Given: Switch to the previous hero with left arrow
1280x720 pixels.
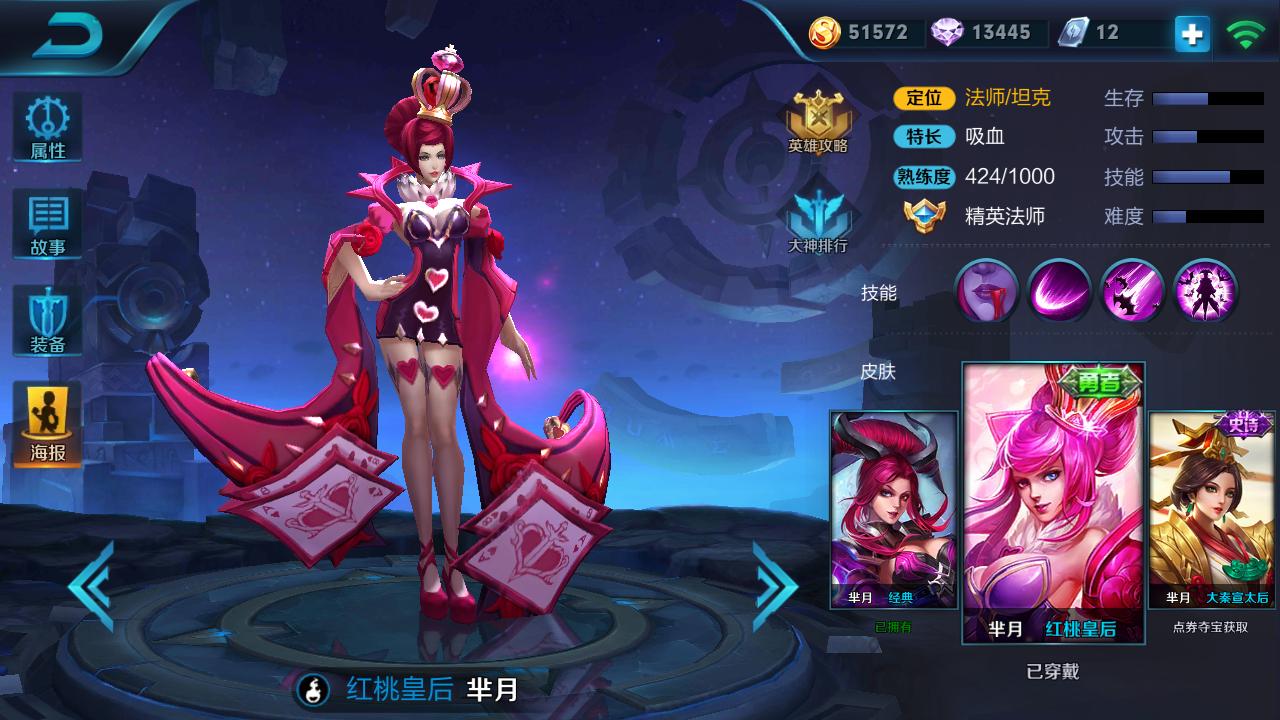Looking at the screenshot, I should coord(92,586).
